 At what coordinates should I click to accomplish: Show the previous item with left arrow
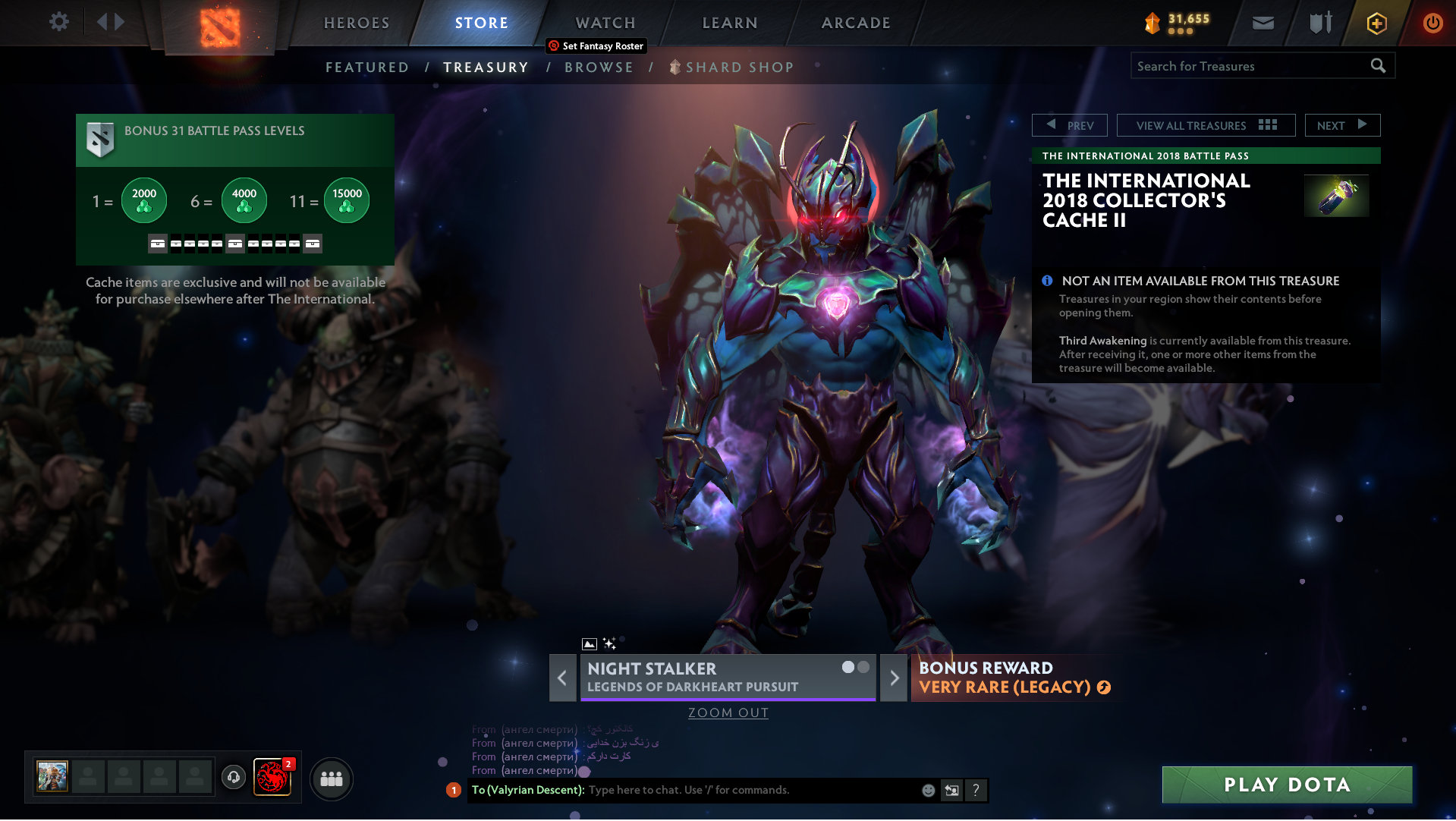(x=562, y=678)
